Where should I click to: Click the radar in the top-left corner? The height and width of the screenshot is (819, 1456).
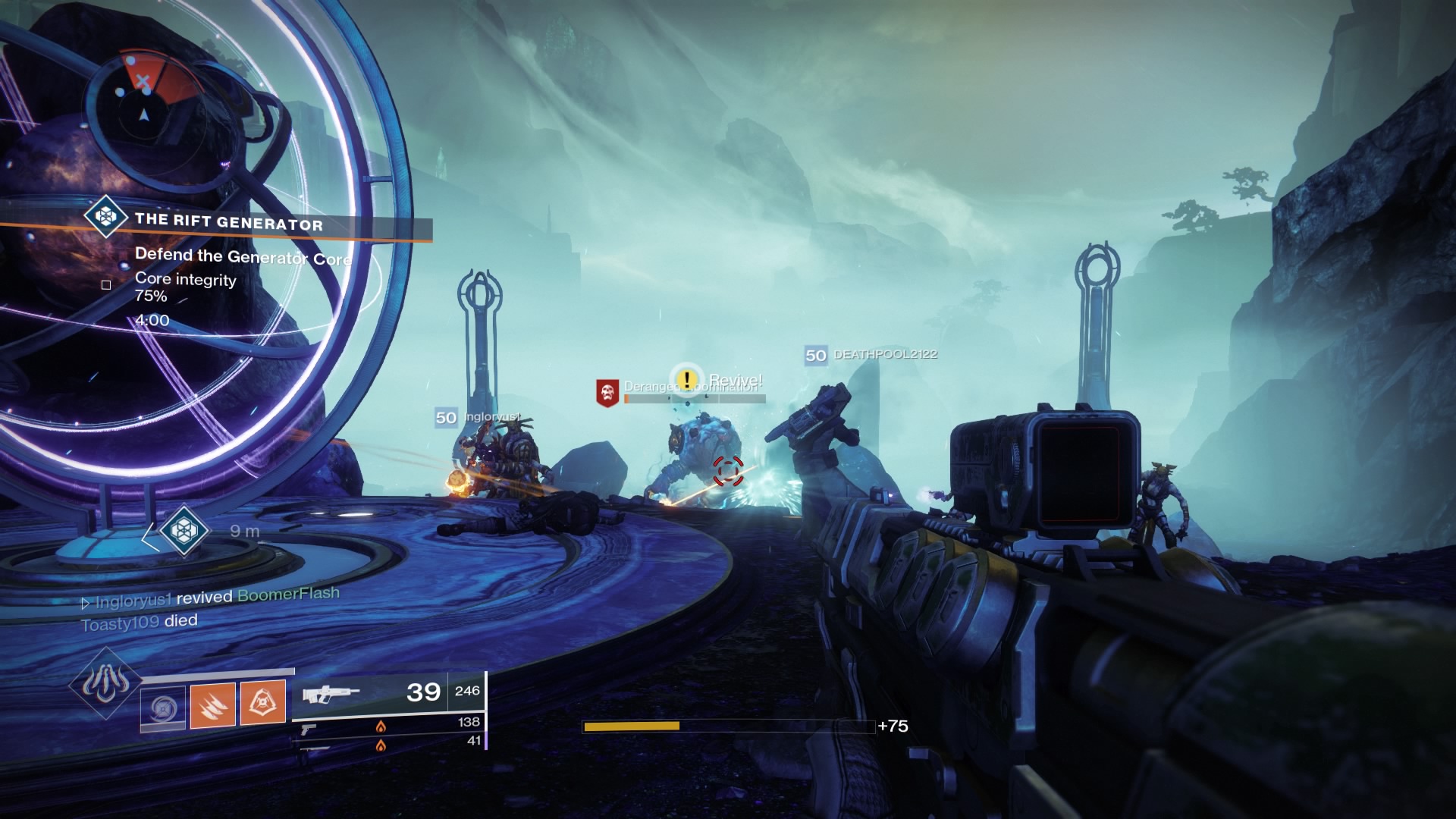(144, 114)
